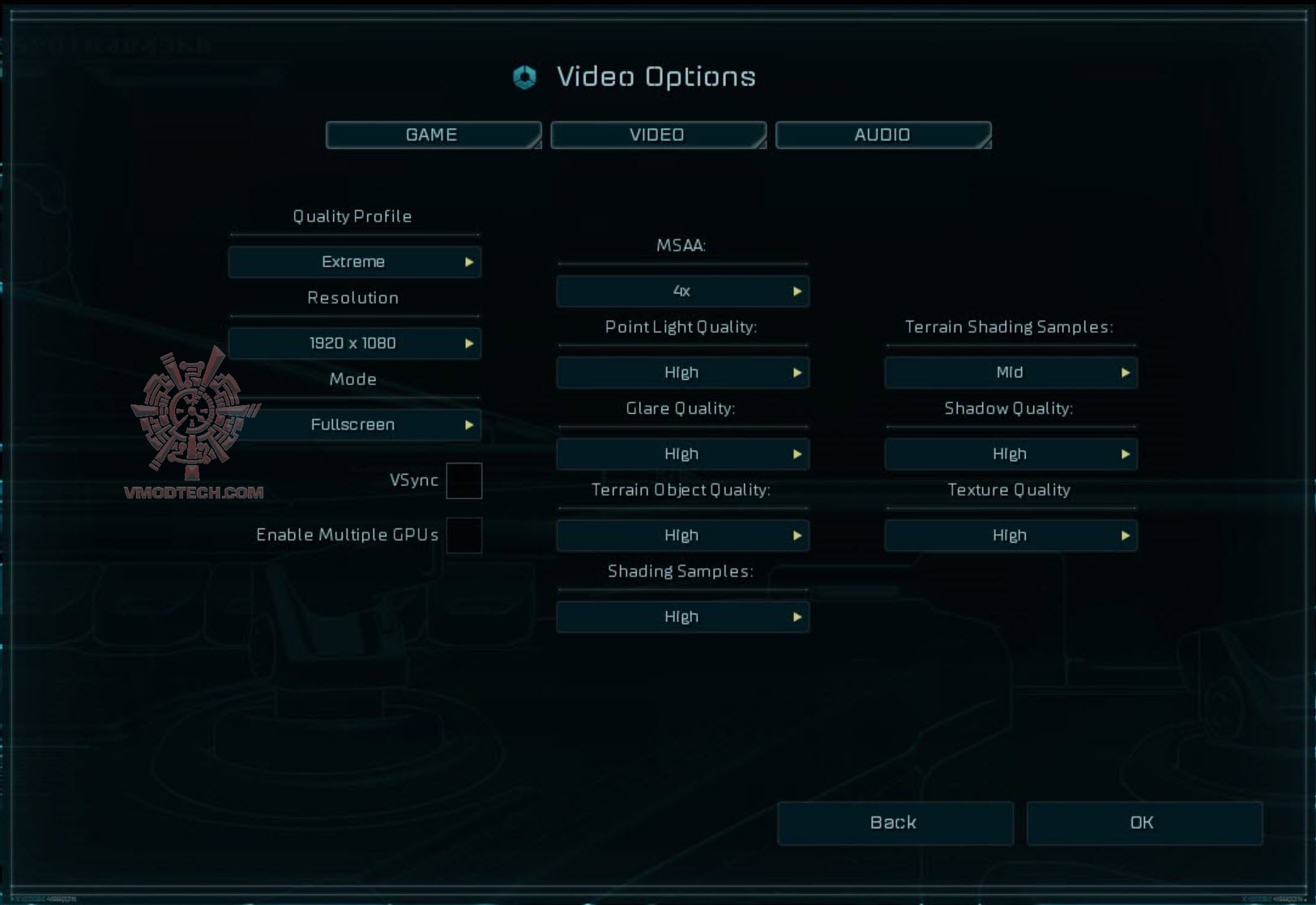
Task: Adjust the Shadow Quality selector
Action: pyautogui.click(x=1010, y=455)
